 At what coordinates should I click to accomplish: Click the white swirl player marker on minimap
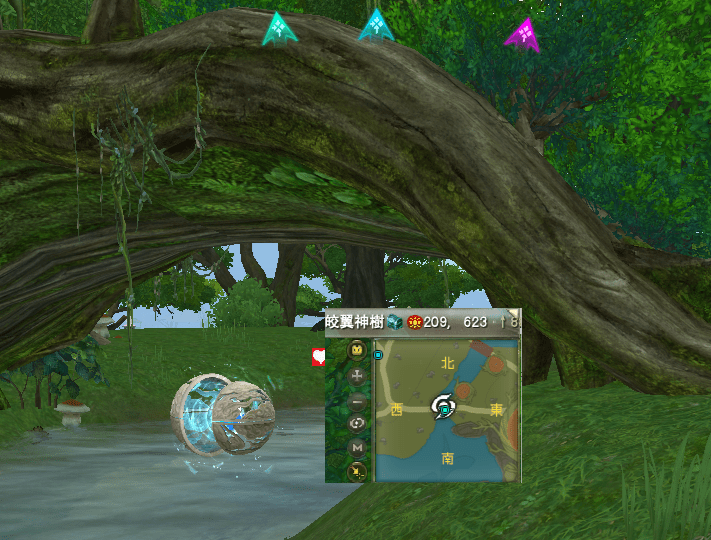coord(443,407)
